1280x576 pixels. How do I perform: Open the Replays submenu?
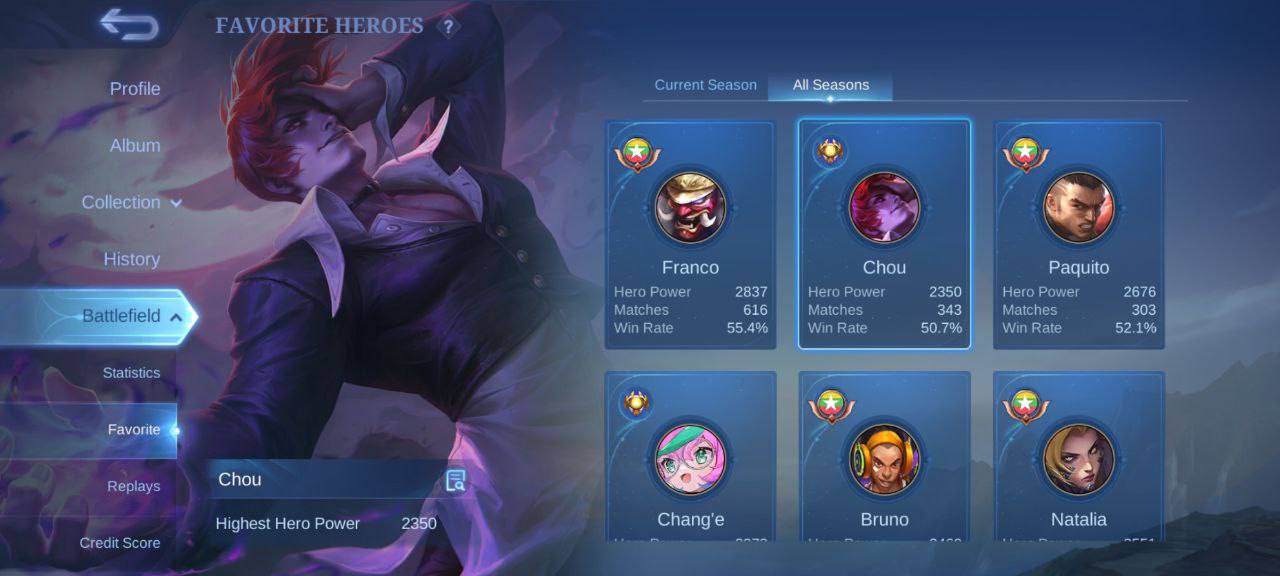[x=134, y=487]
